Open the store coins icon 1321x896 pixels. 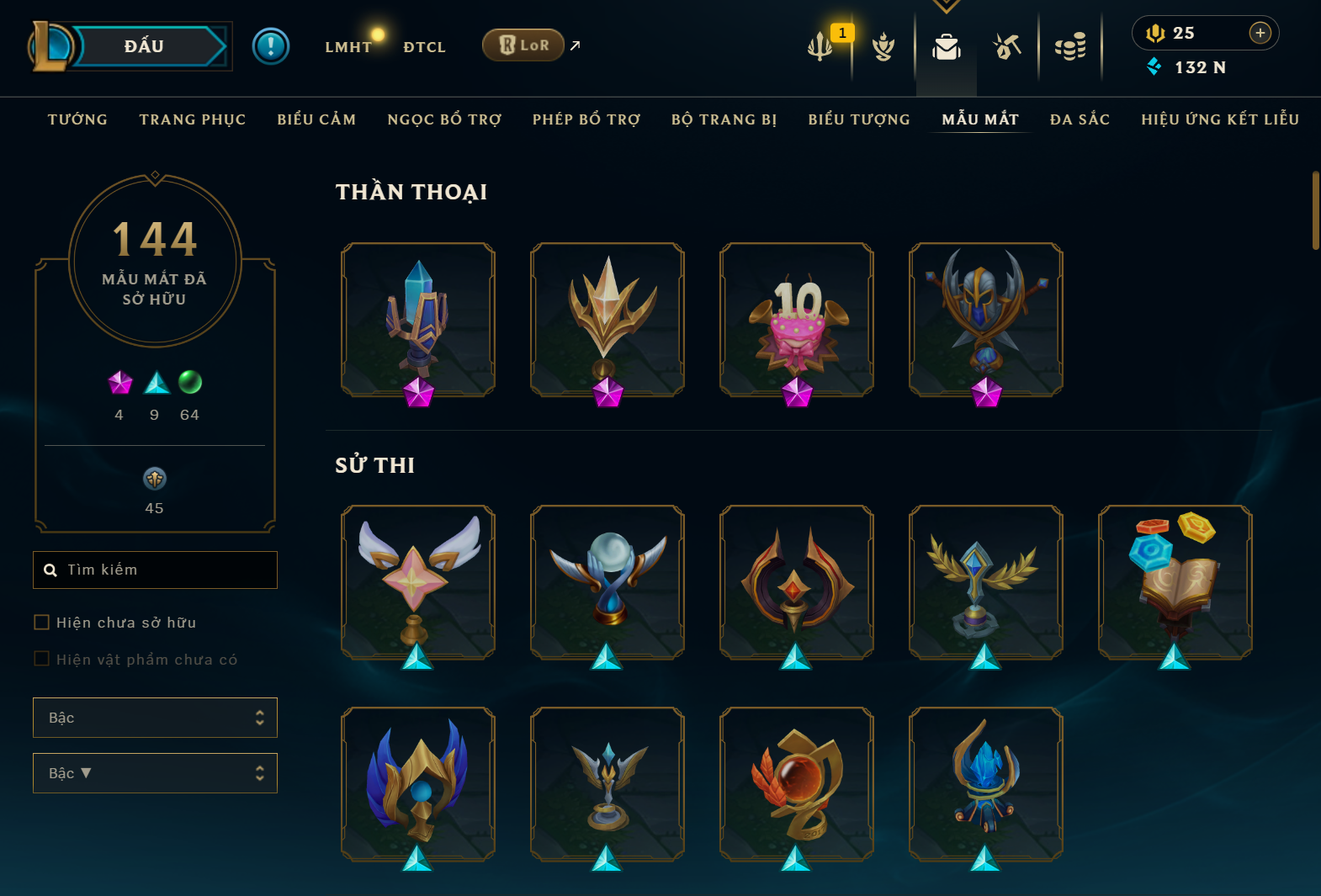pos(1070,47)
